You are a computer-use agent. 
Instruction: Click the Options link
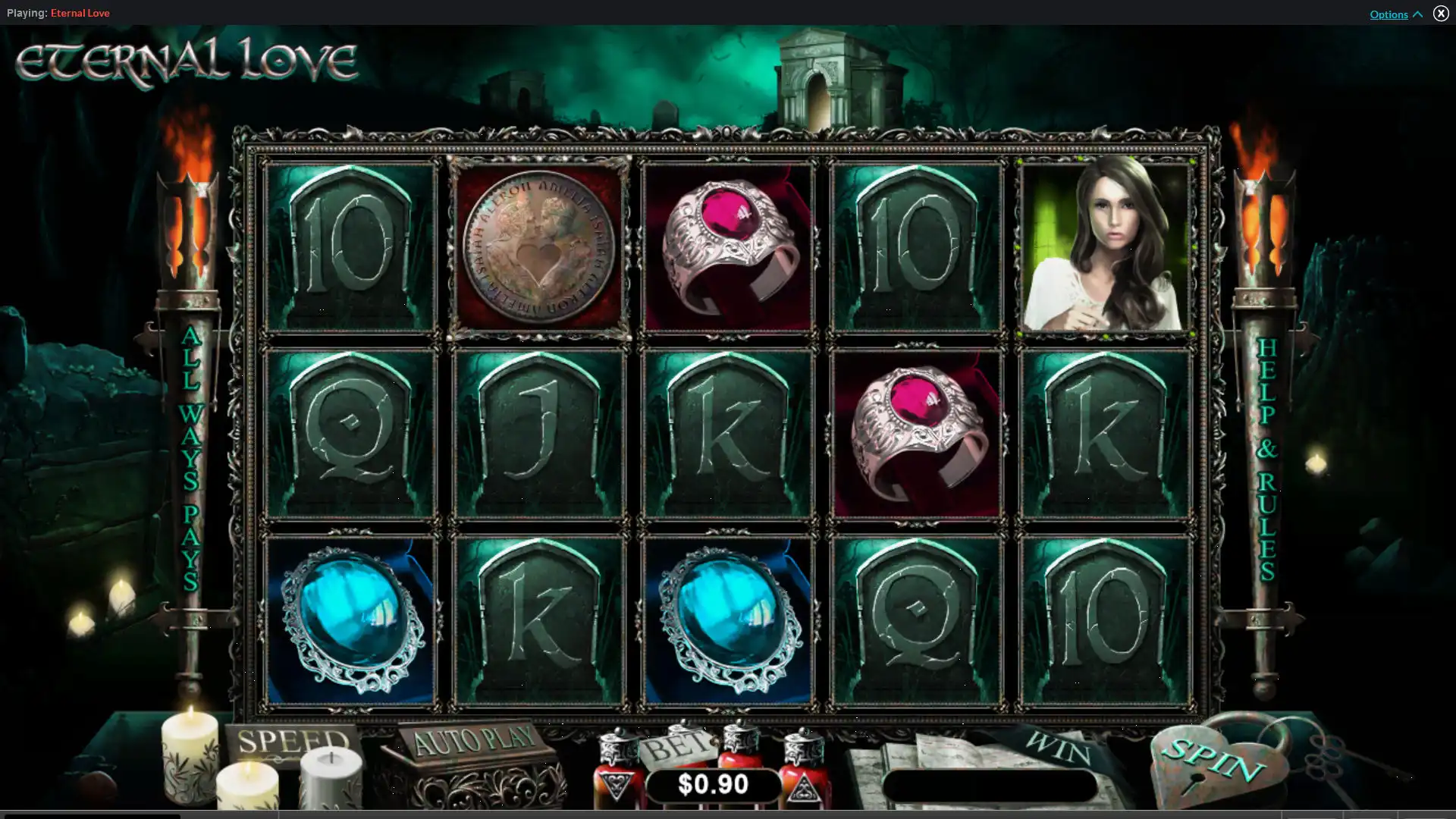(1389, 14)
